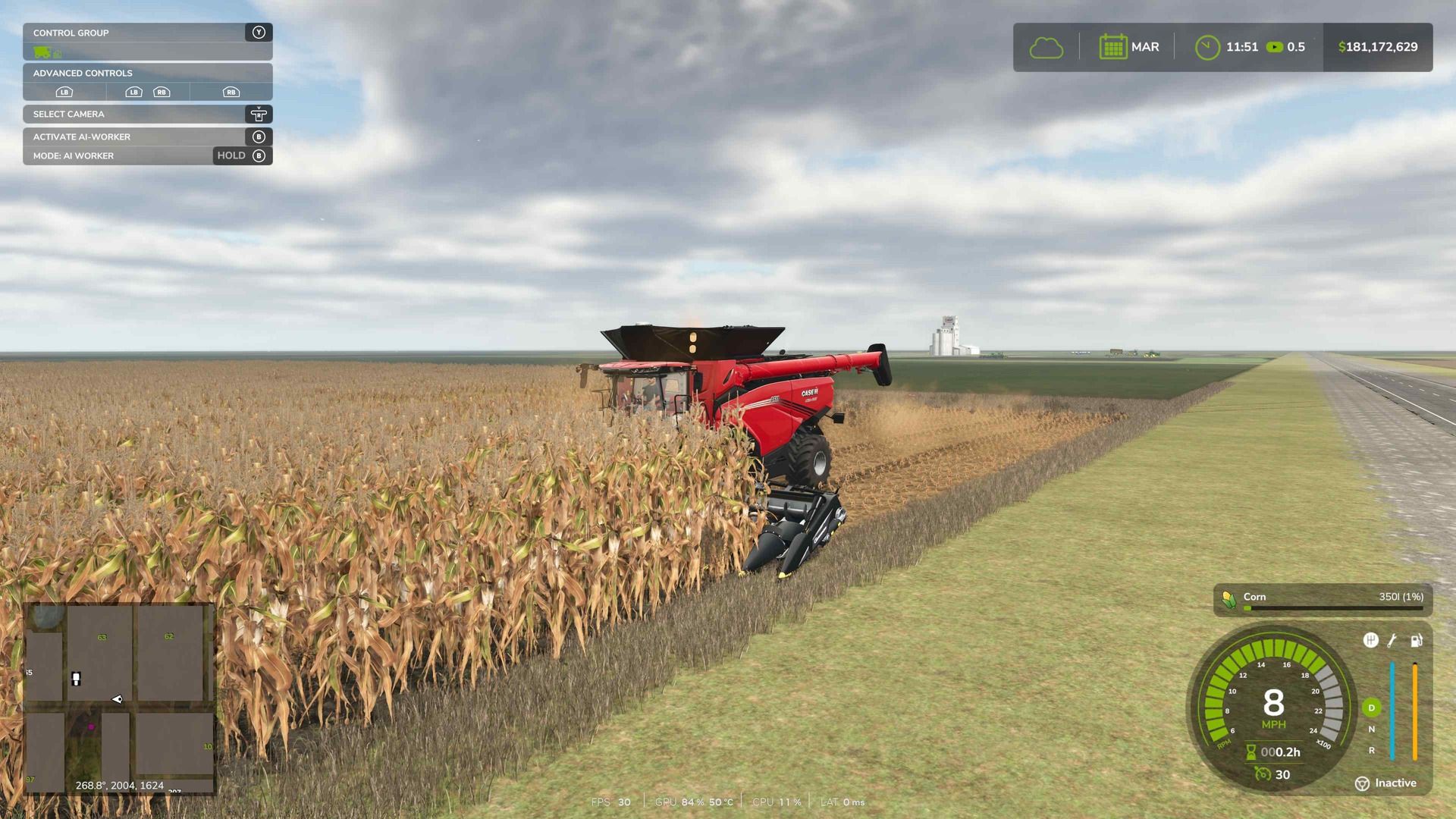Click the corn crop icon in the fill panel

tap(1228, 600)
